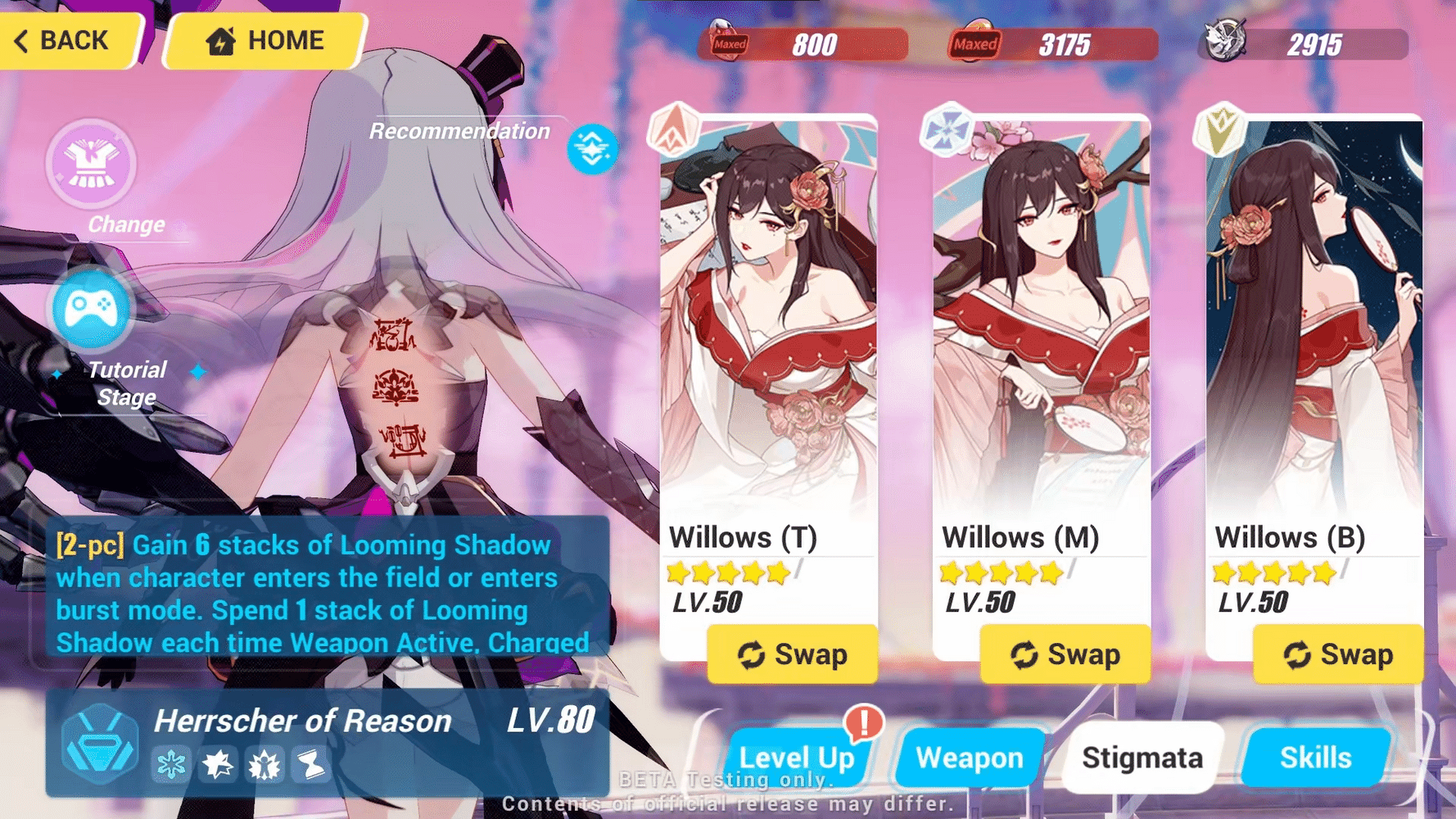Go back using the BACK button
Image resolution: width=1456 pixels, height=819 pixels.
pyautogui.click(x=64, y=39)
